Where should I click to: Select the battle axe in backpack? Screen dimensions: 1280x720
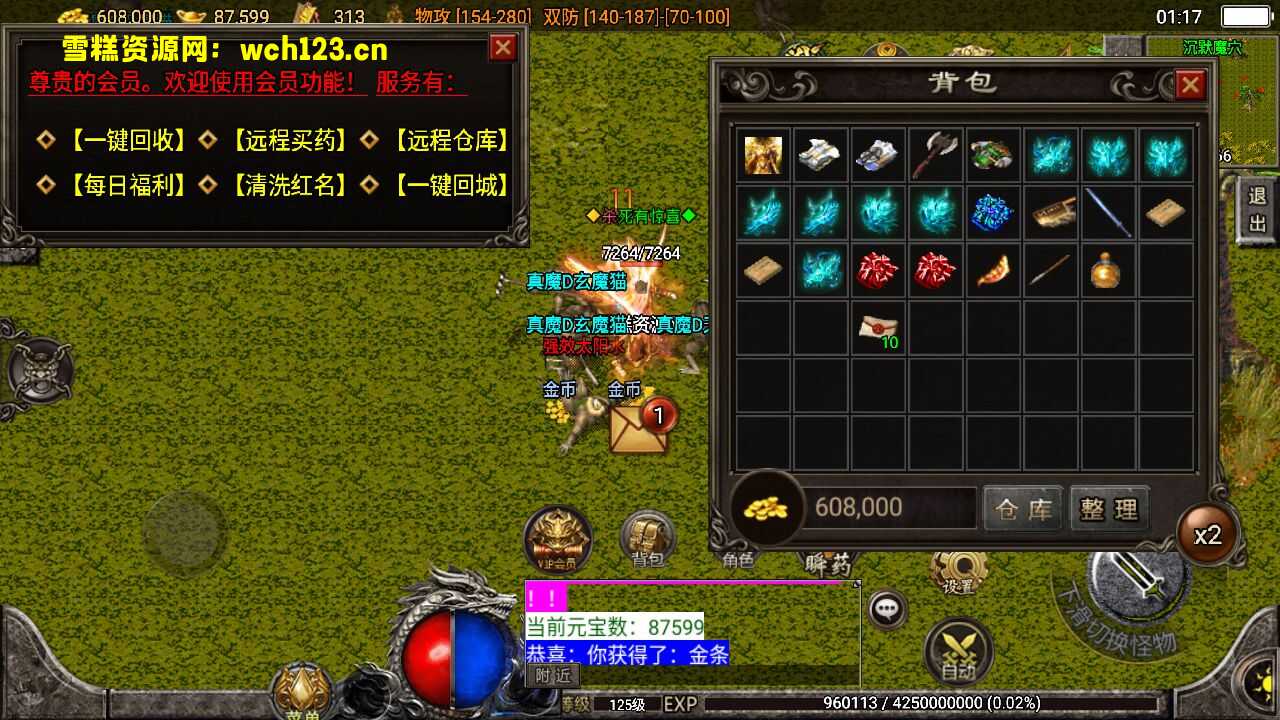point(935,155)
